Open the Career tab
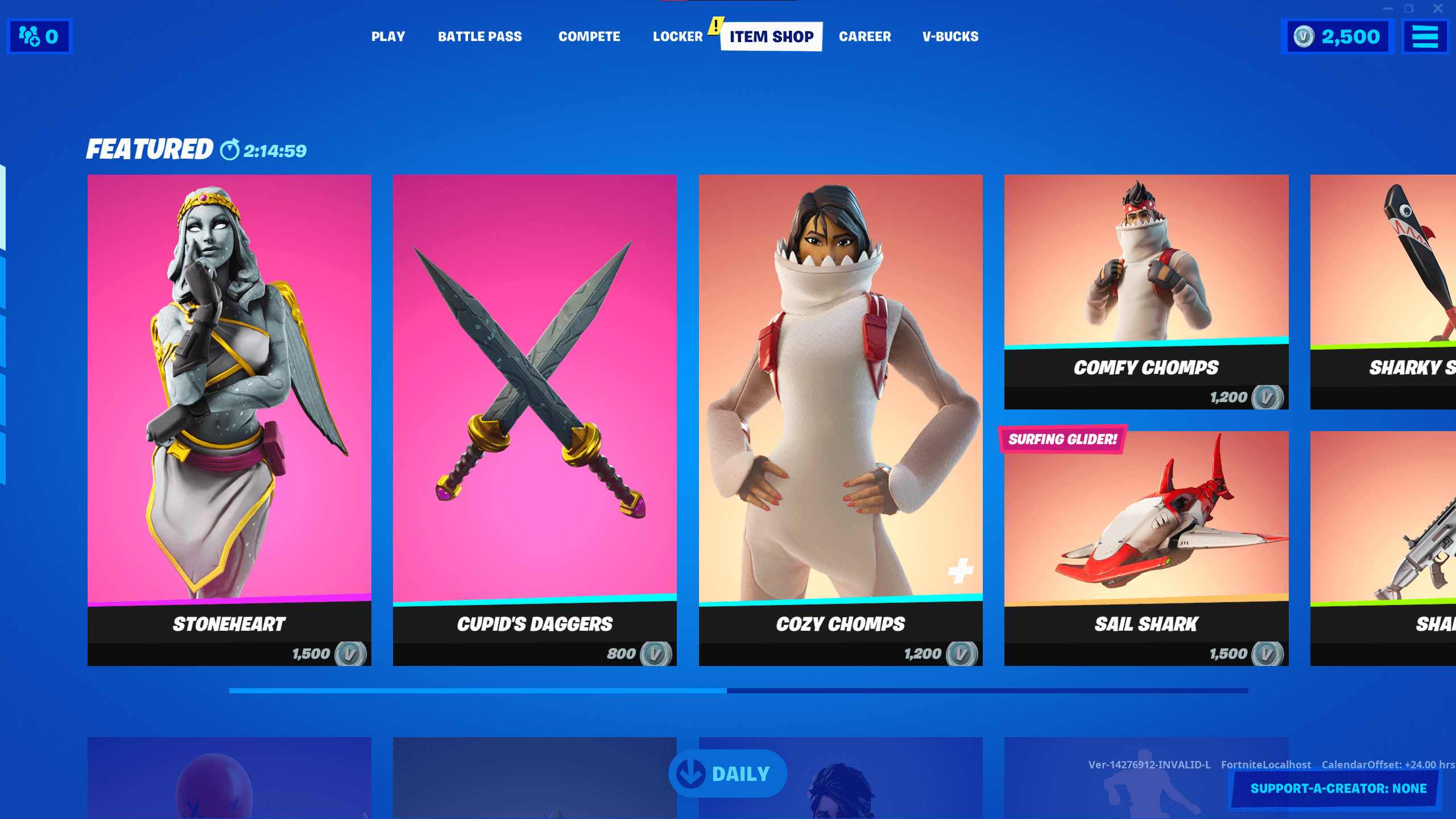 (x=865, y=36)
